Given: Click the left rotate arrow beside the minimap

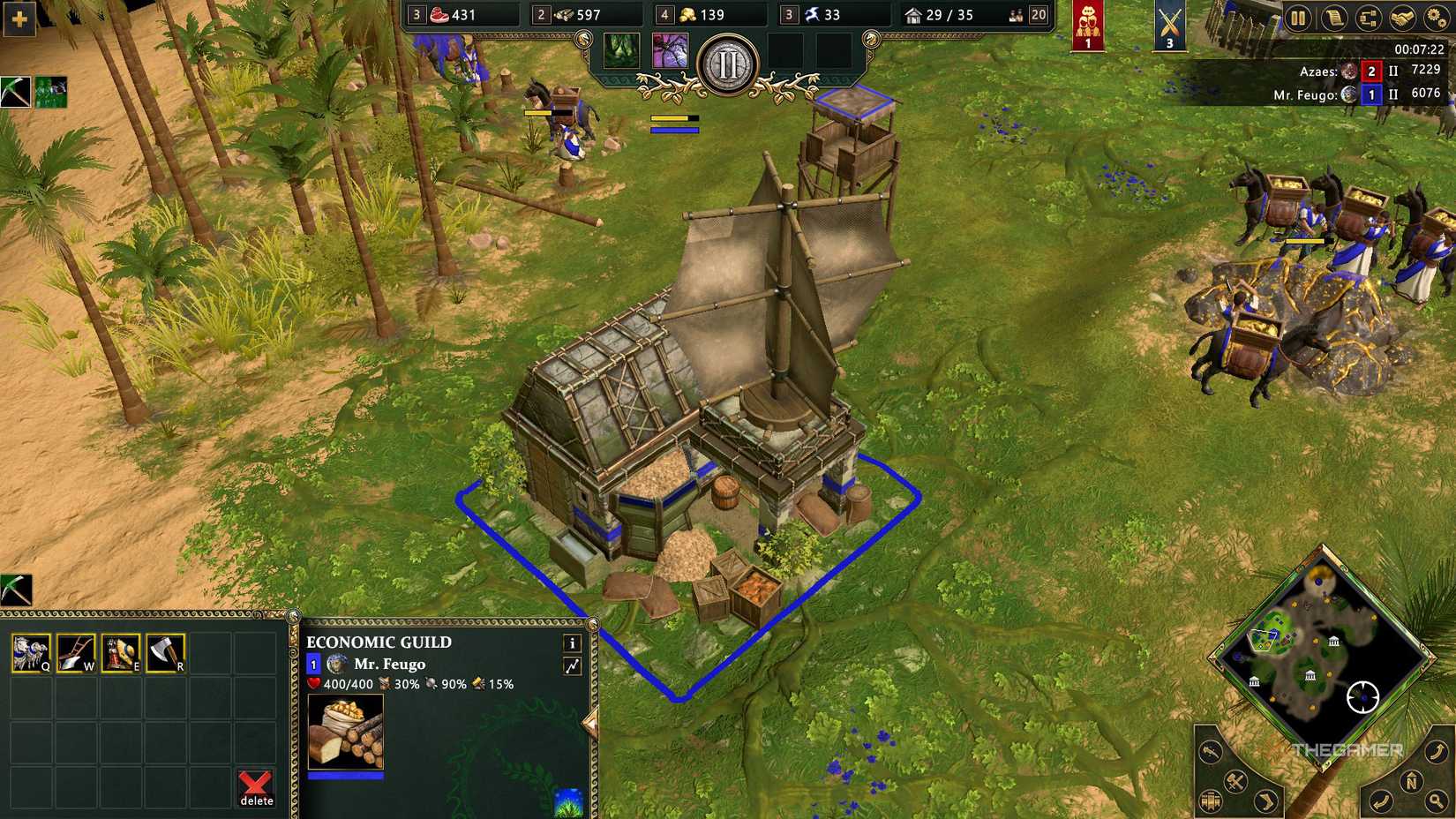Looking at the screenshot, I should (x=1381, y=800).
